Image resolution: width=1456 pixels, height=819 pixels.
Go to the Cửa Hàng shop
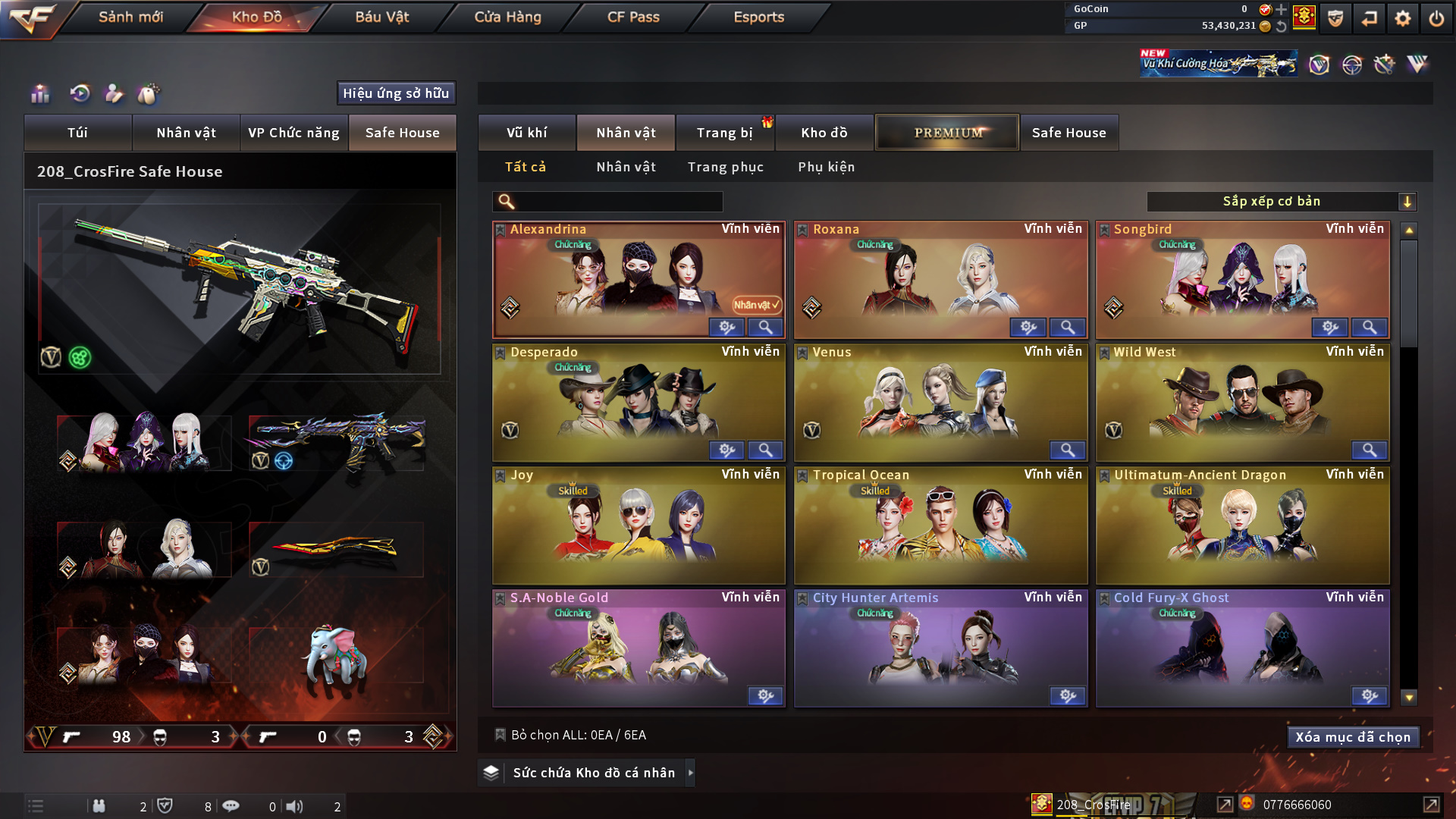[x=507, y=17]
